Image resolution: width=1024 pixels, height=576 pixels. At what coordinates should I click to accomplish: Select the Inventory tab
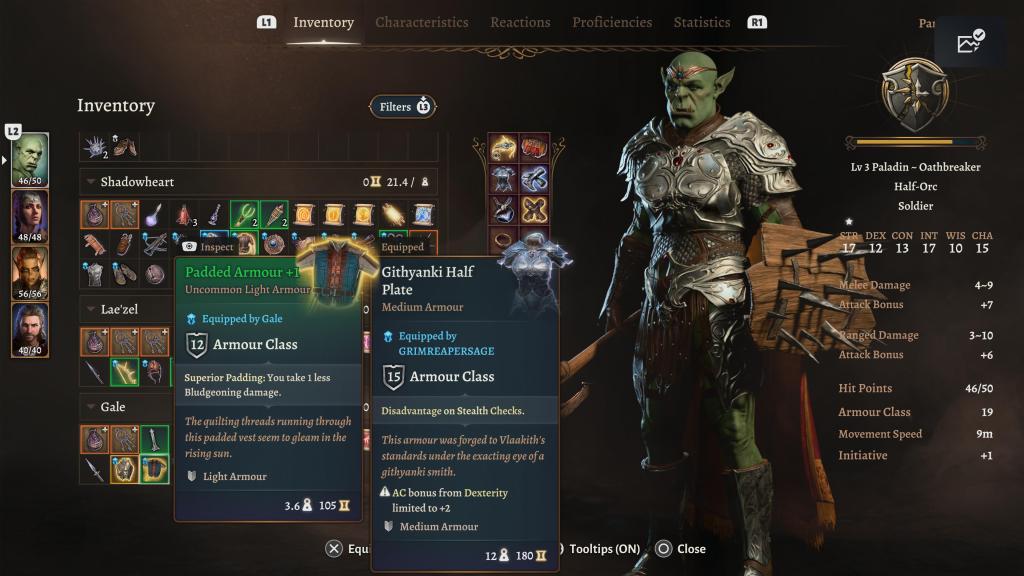[x=323, y=22]
